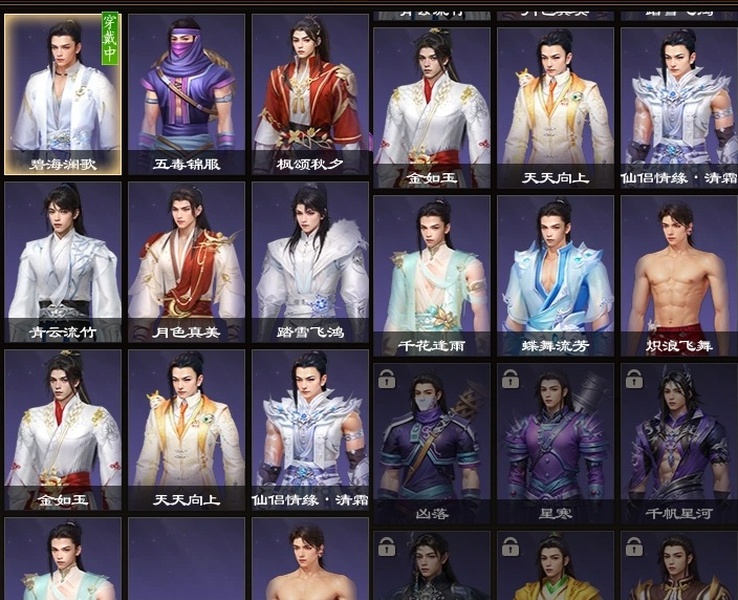The width and height of the screenshot is (738, 600).
Task: Click the locked 凶落 costume tile
Action: pyautogui.click(x=432, y=443)
